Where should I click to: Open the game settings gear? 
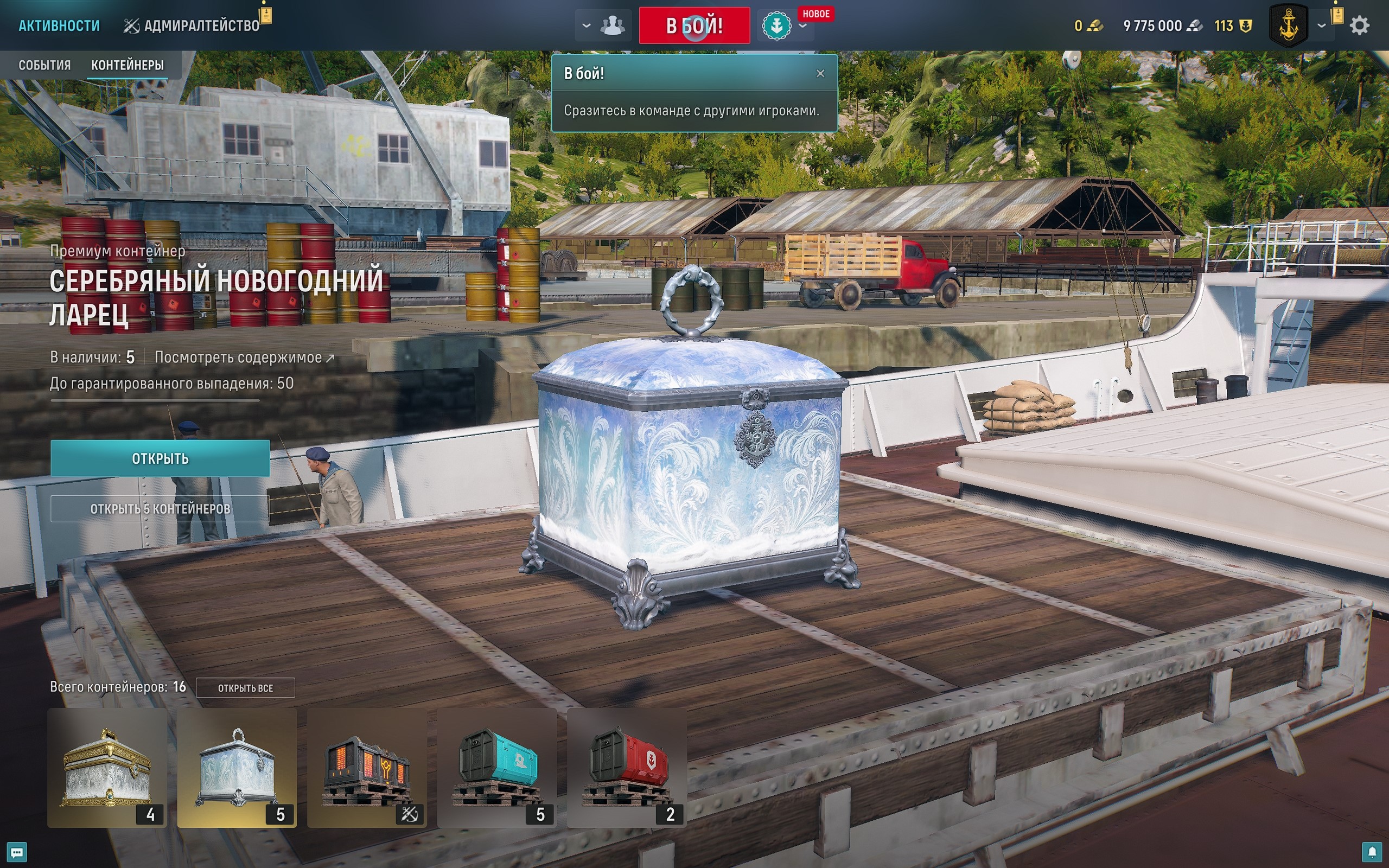tap(1359, 26)
